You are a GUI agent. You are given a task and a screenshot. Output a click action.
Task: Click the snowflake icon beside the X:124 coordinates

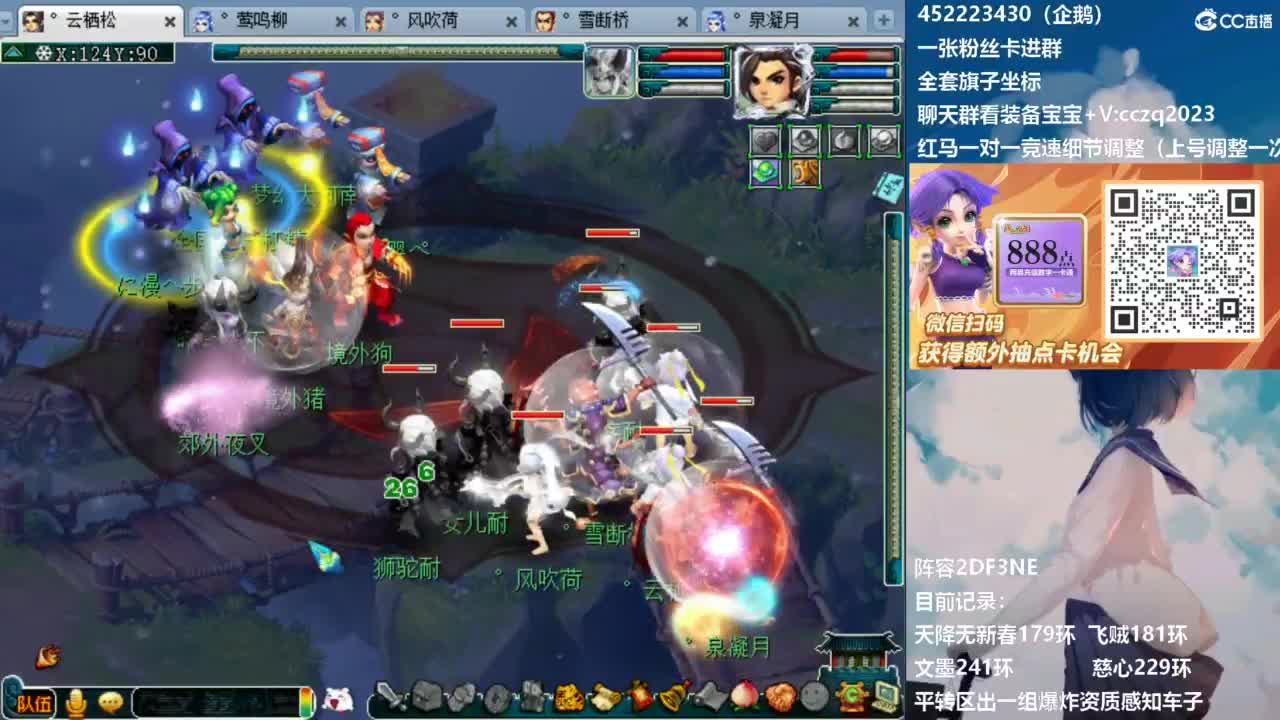click(43, 54)
